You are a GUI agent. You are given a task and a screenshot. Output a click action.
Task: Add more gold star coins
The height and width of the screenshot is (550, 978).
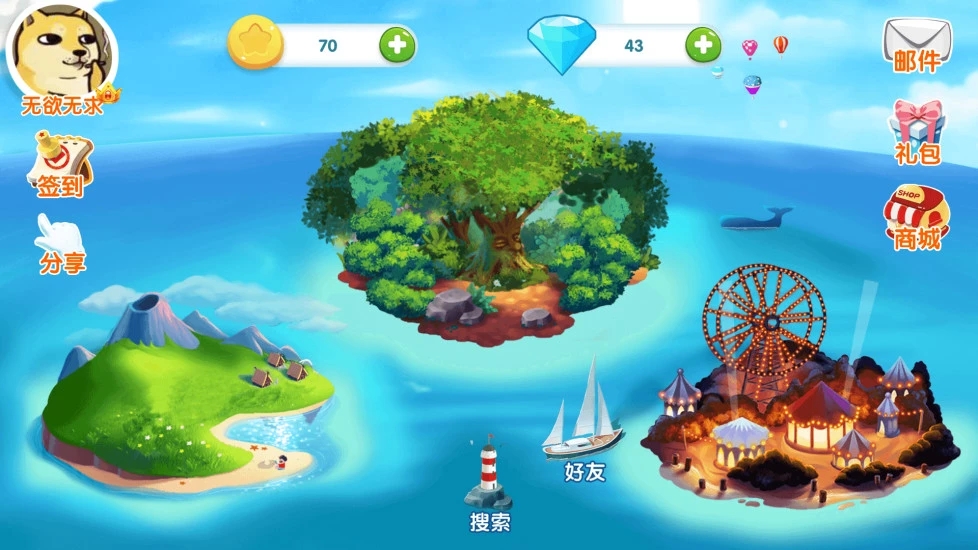point(396,45)
